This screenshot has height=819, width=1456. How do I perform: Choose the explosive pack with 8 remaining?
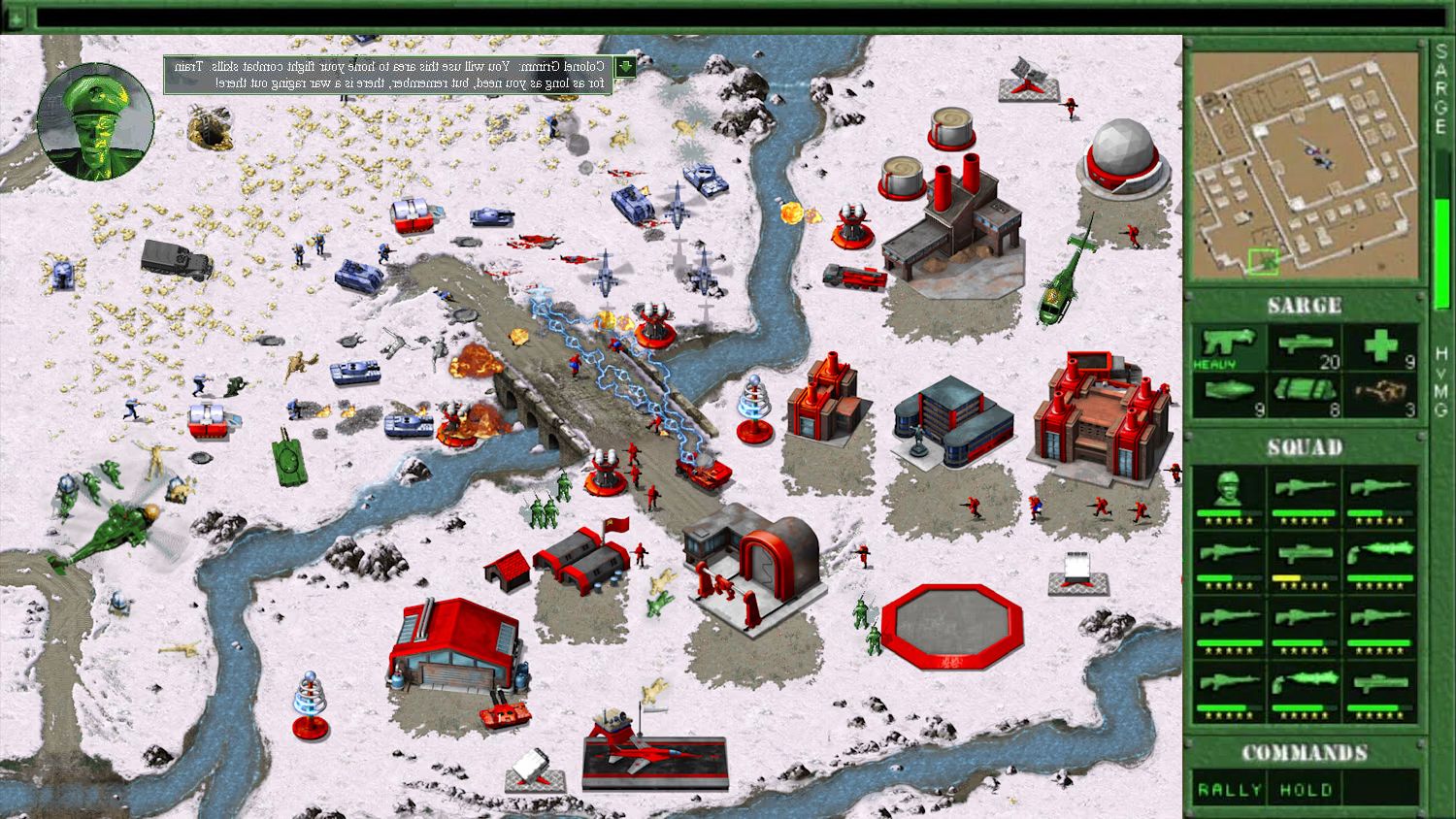(x=1305, y=396)
